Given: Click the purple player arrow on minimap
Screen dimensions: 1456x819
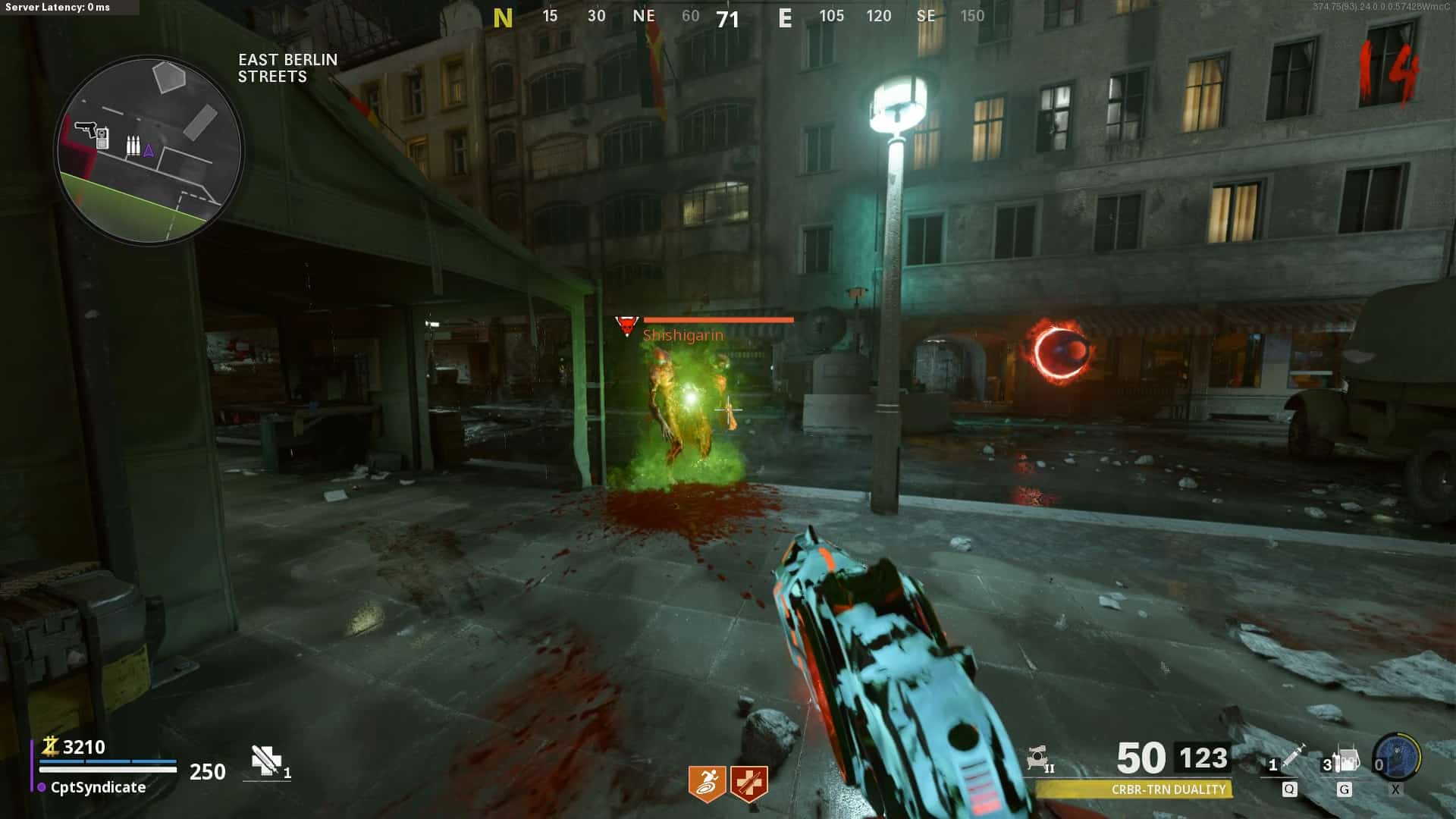Looking at the screenshot, I should (149, 151).
